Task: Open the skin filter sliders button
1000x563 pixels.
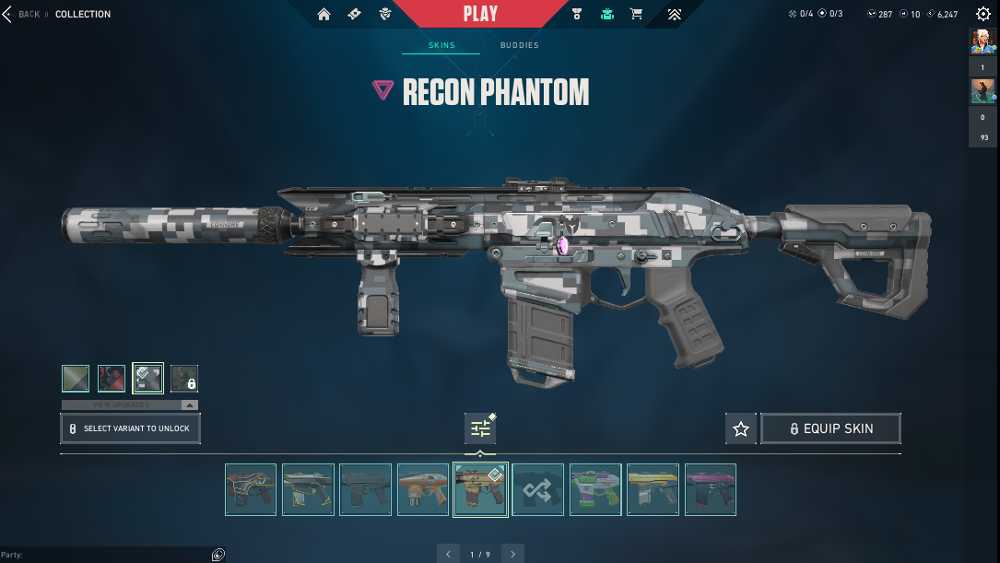Action: [480, 428]
